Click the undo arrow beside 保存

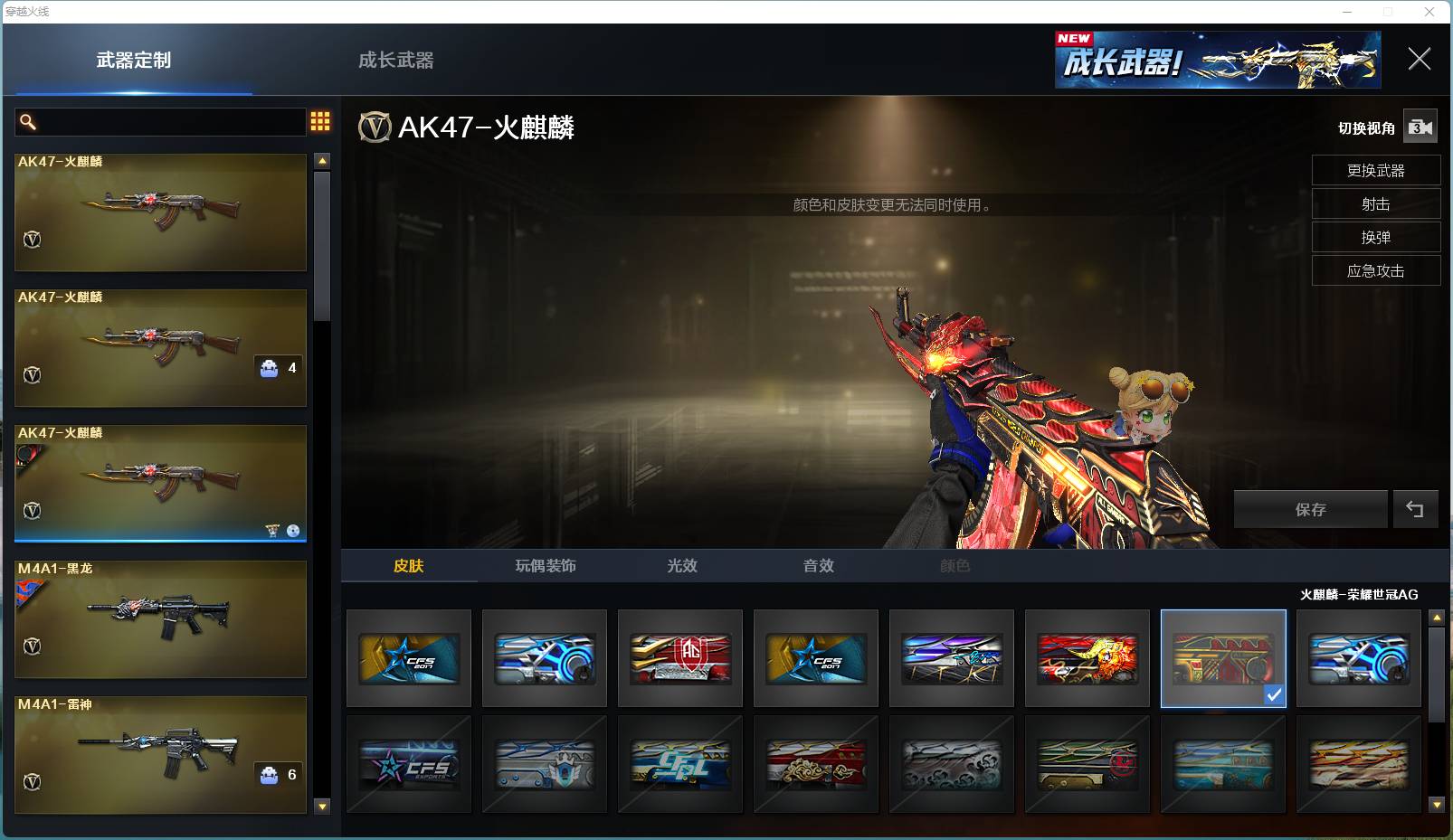(1416, 509)
